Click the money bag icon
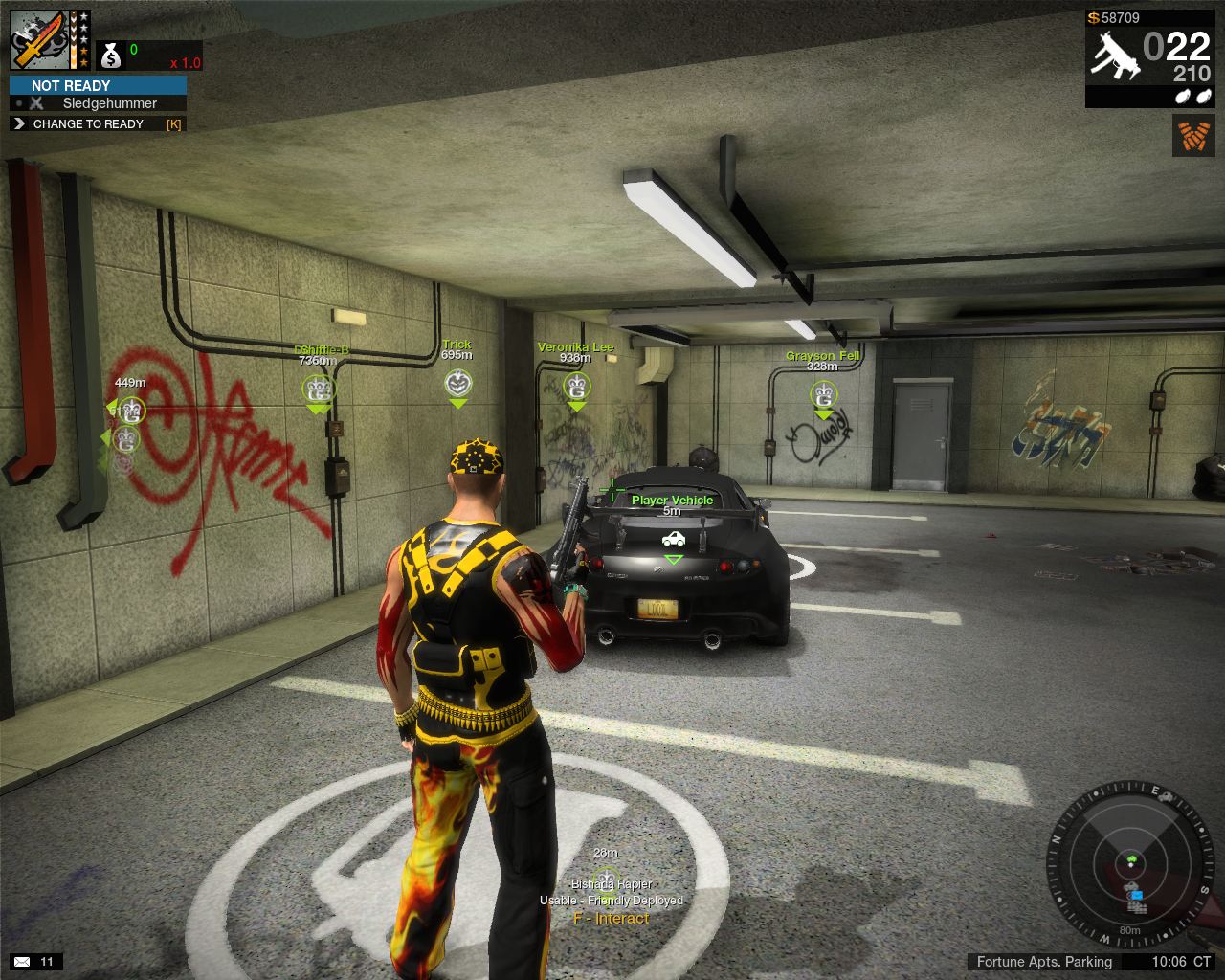Viewport: 1225px width, 980px height. (111, 56)
